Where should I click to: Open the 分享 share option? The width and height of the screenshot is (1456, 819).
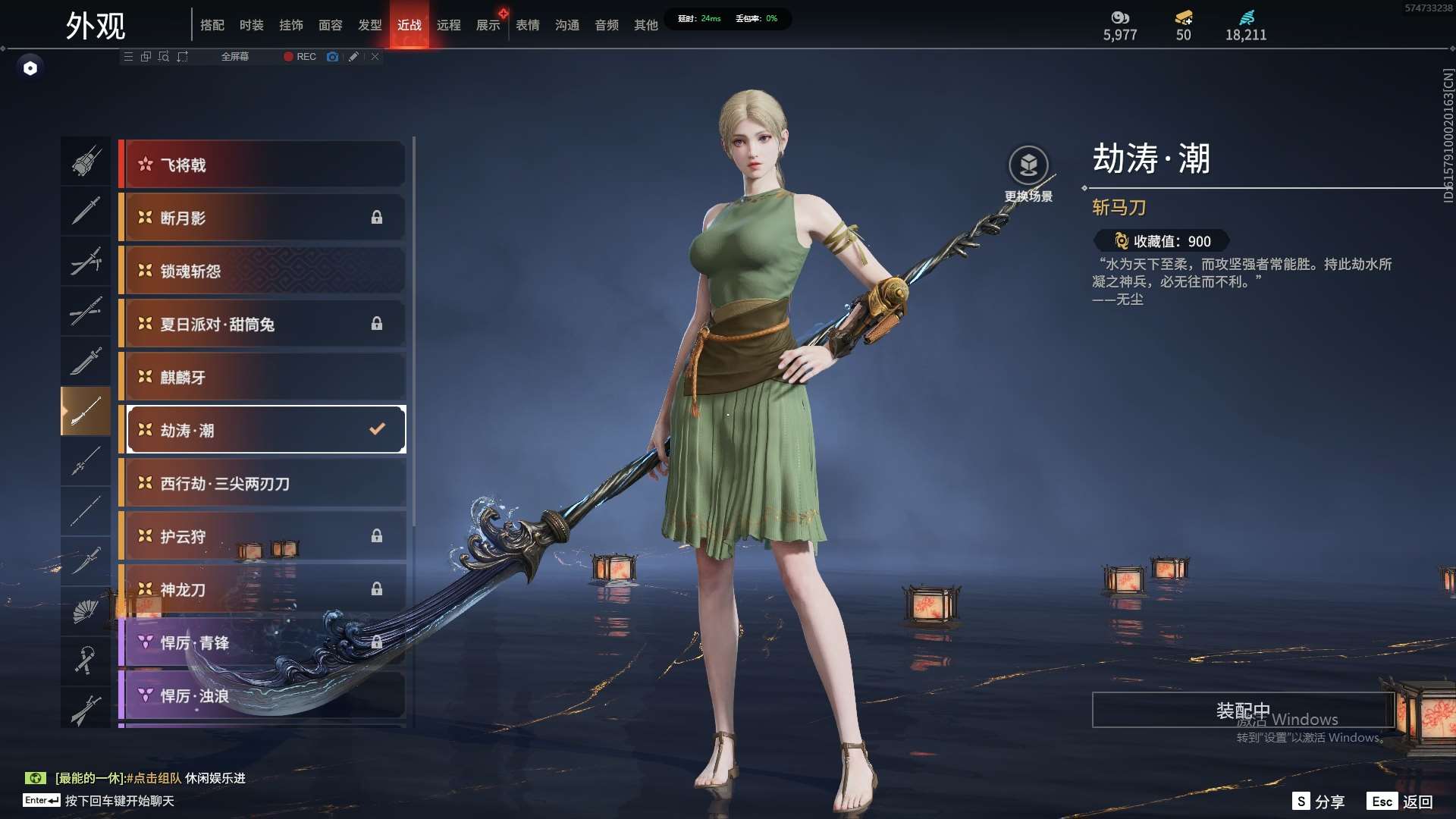tap(1319, 801)
